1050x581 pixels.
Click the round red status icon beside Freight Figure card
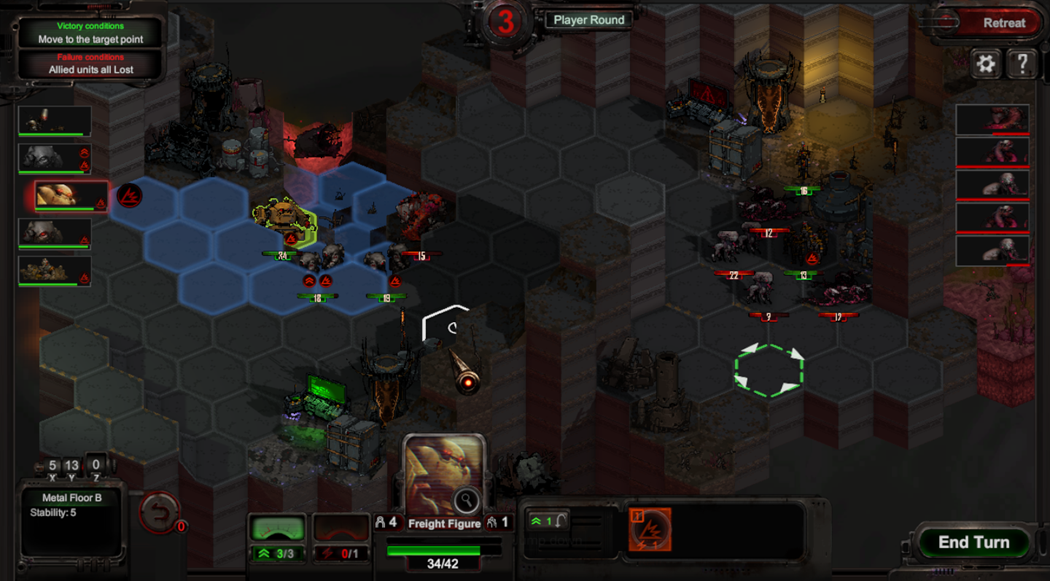[x=129, y=195]
